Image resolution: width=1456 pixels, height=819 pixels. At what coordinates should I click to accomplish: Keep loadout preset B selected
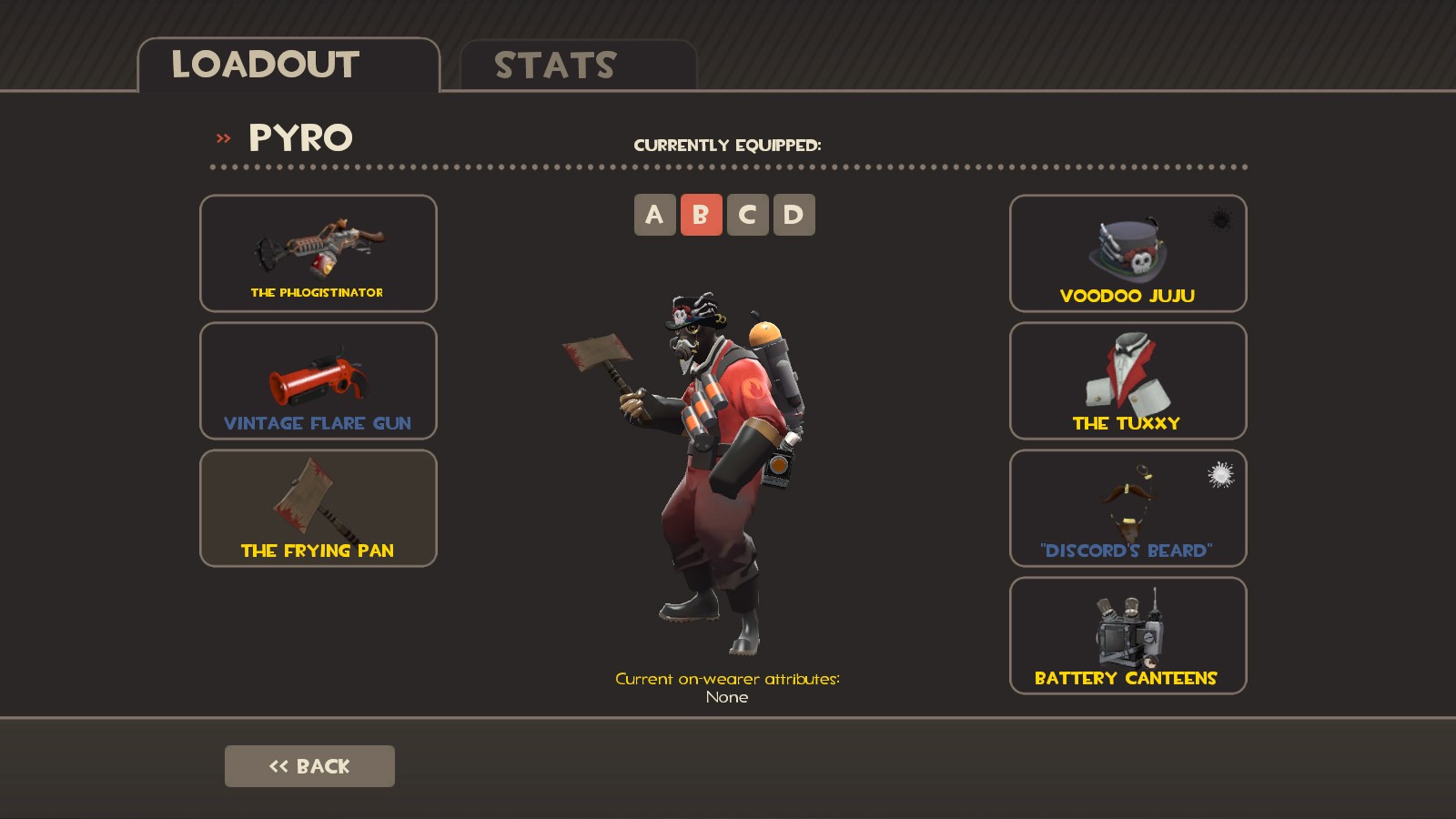[701, 214]
